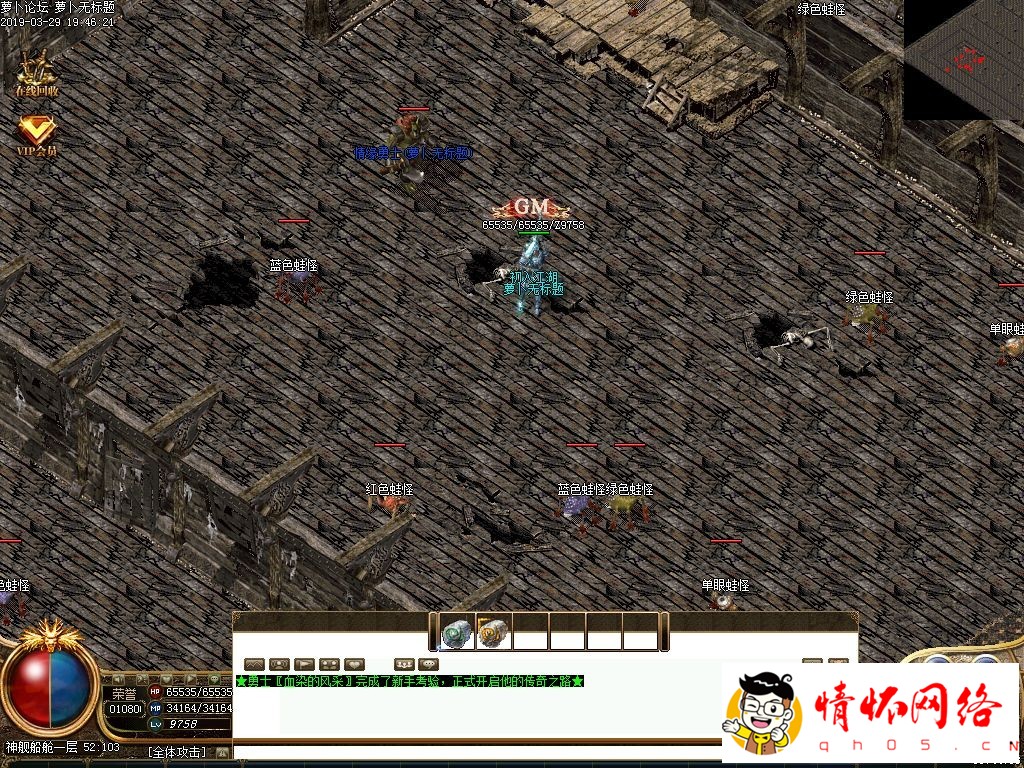Toggle the 全体攻击 attack mode label
This screenshot has width=1024, height=768.
[x=176, y=752]
